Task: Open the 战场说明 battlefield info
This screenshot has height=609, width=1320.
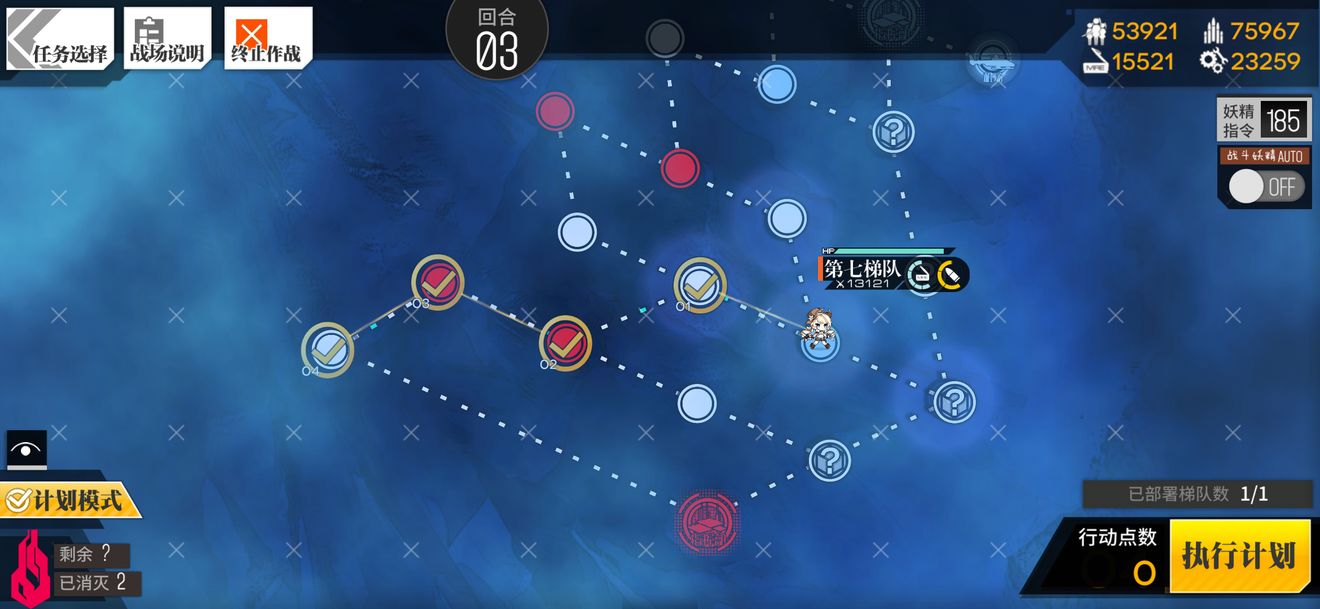Action: [x=167, y=40]
